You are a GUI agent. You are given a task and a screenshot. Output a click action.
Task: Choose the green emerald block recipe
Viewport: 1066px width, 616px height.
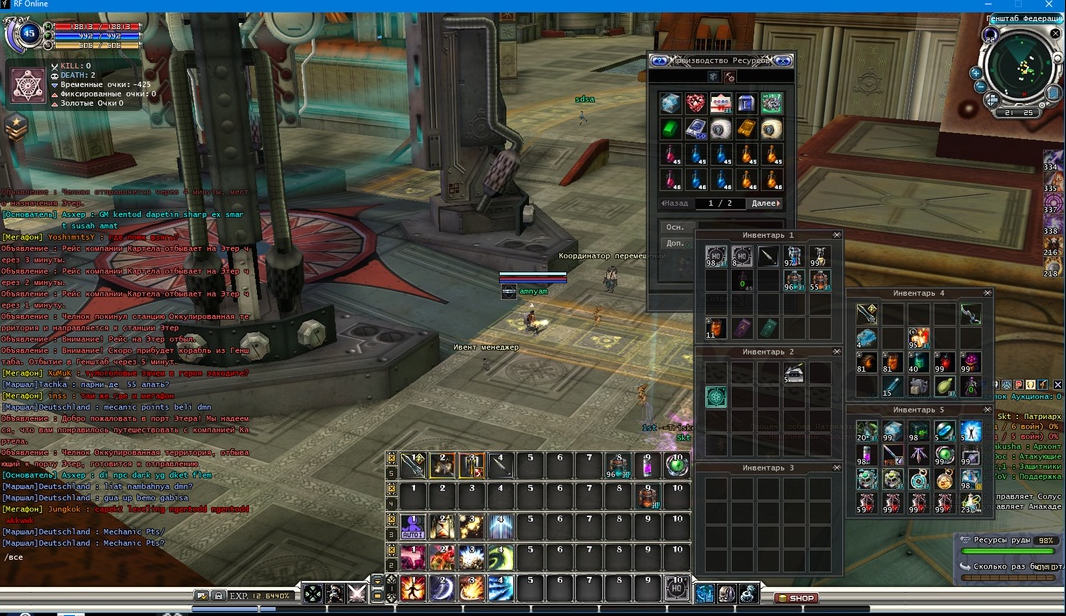(x=670, y=129)
